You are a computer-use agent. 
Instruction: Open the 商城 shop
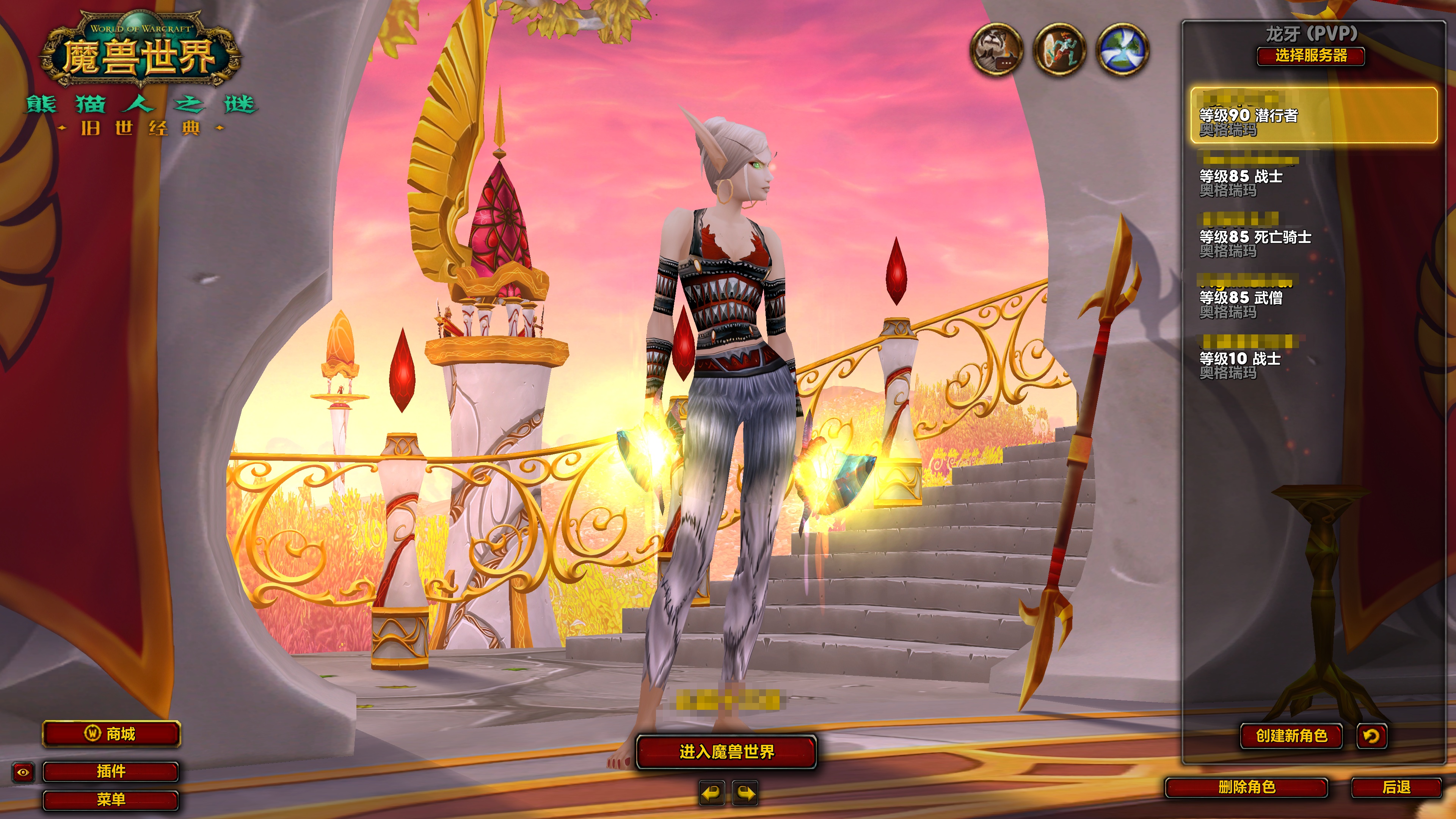[x=111, y=734]
